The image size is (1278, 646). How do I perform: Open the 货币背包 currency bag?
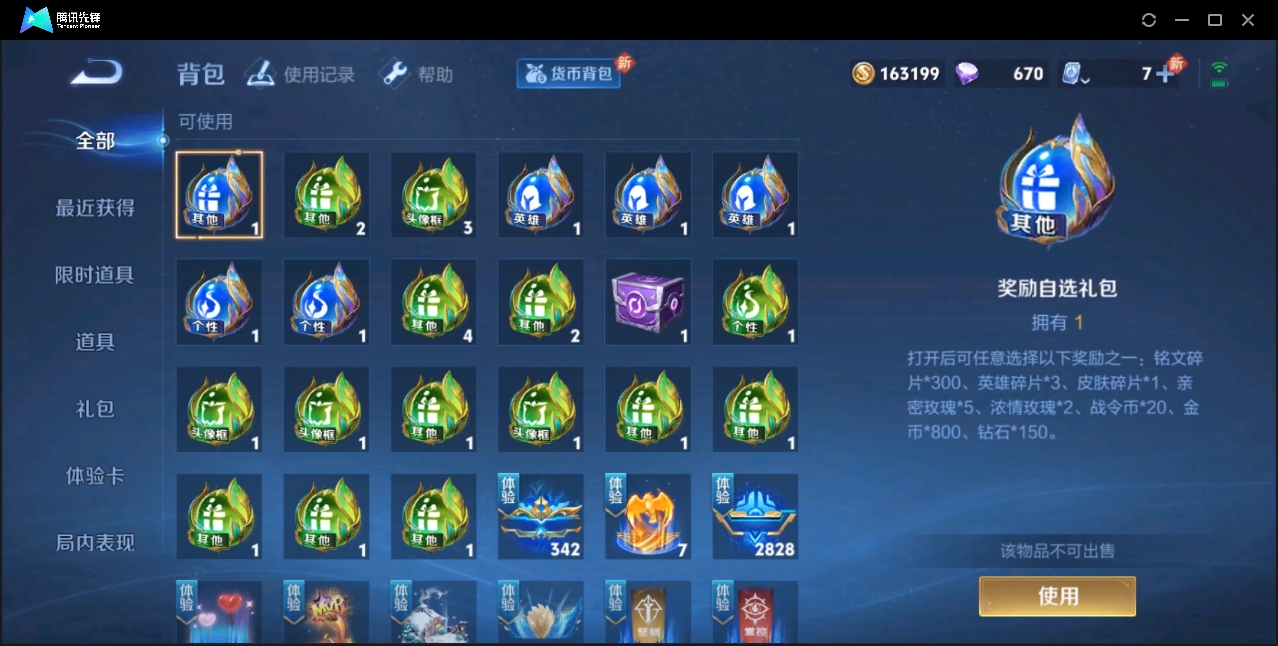[569, 73]
